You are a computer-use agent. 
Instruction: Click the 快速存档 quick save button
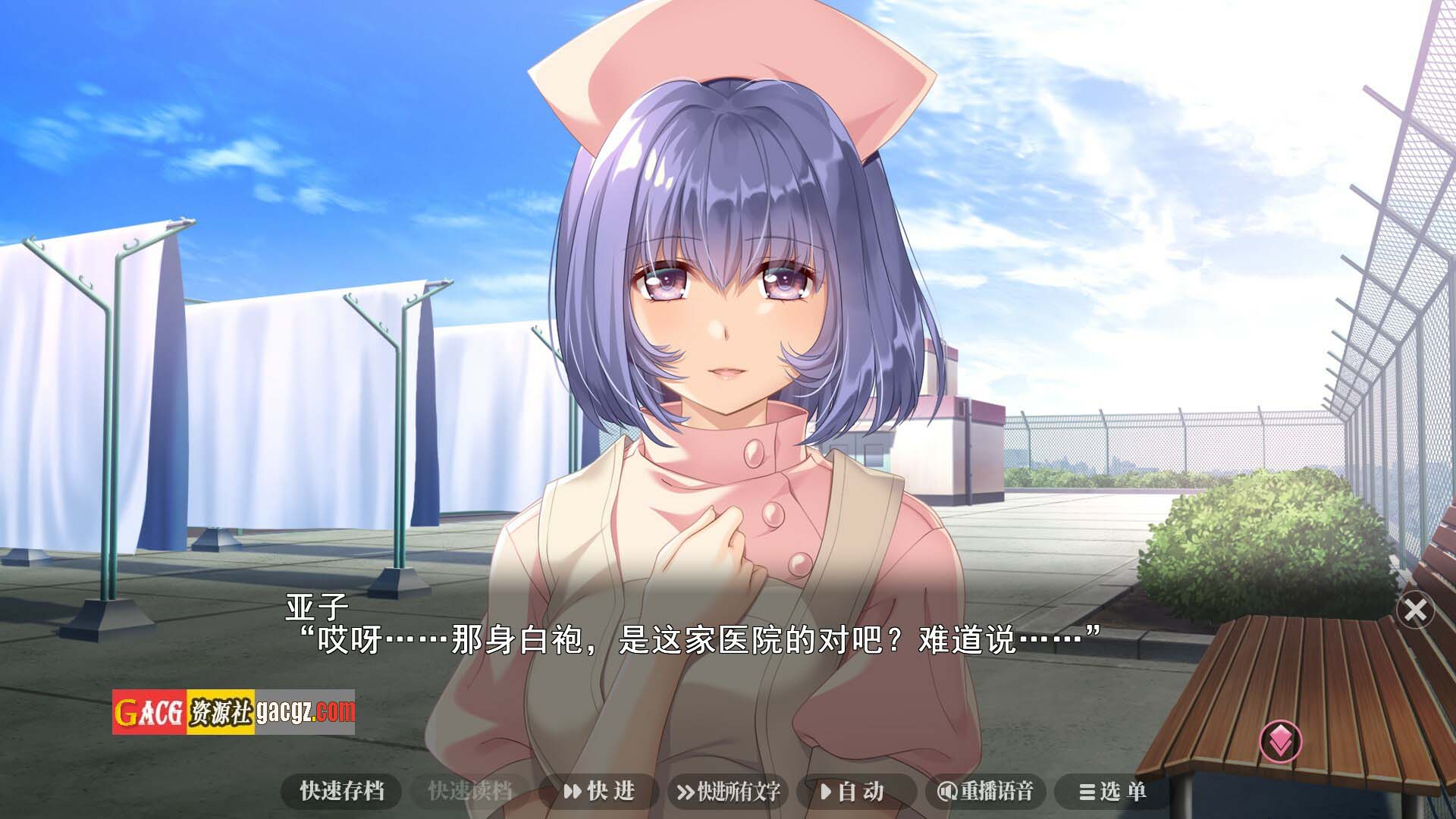(x=342, y=792)
